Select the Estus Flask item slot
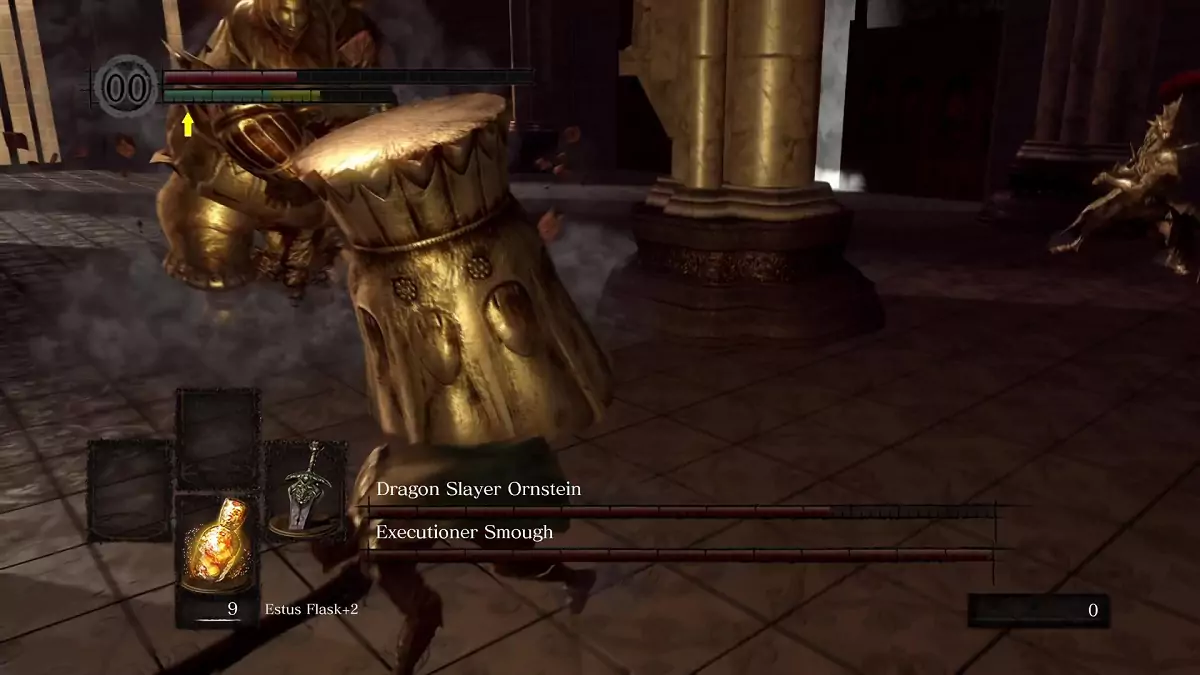Screen dimensions: 1200x675 click(217, 553)
